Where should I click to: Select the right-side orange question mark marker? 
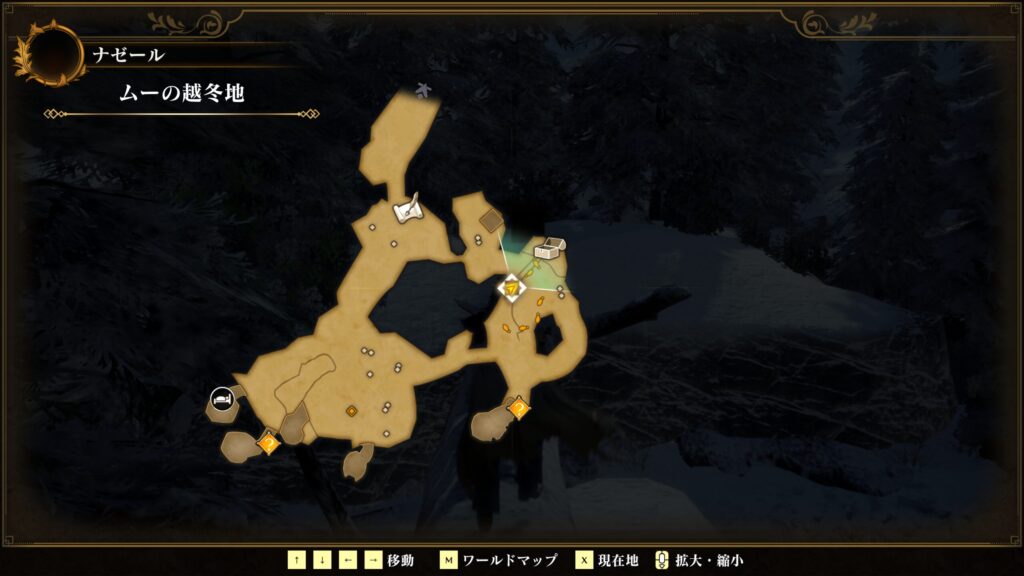pos(518,408)
